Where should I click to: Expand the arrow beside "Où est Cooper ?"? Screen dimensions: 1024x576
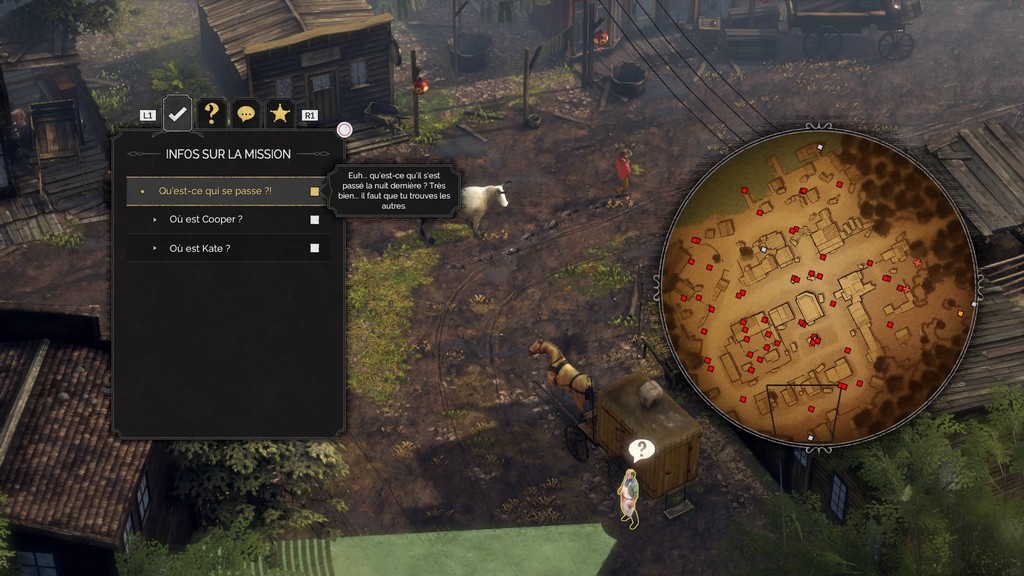(x=155, y=219)
